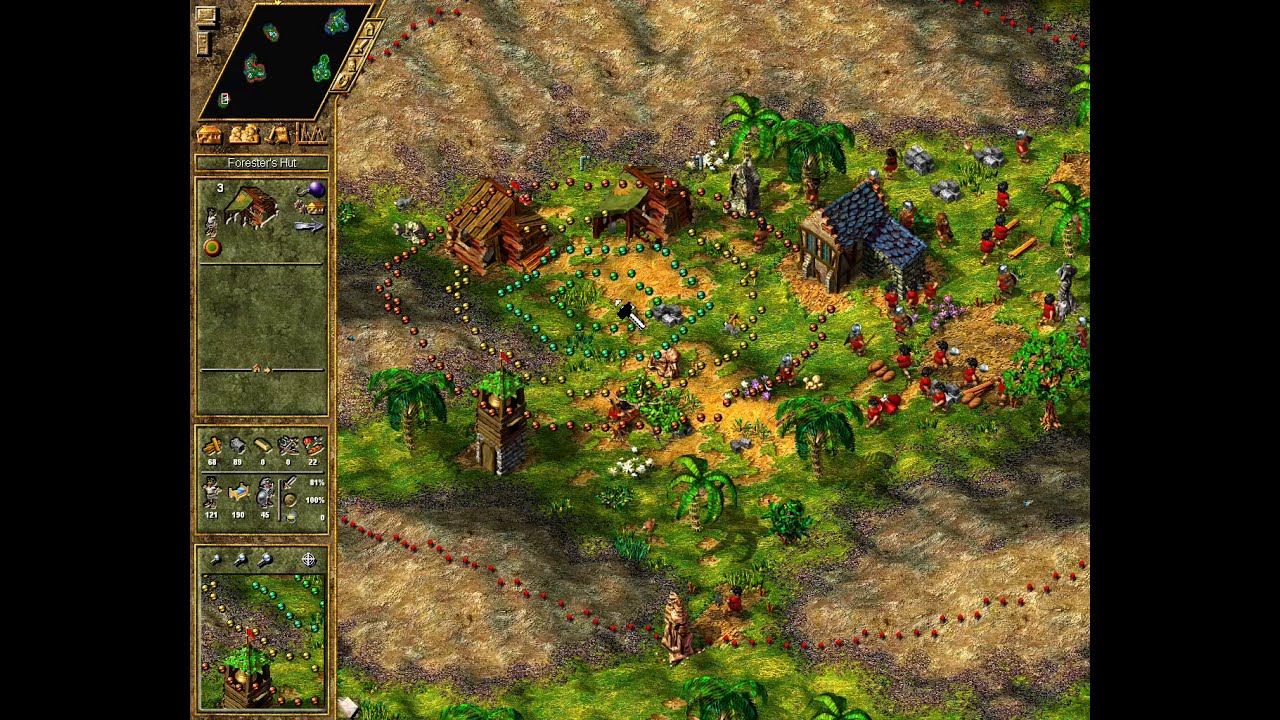Open the goods distribution tab
1280x720 pixels.
click(x=278, y=134)
